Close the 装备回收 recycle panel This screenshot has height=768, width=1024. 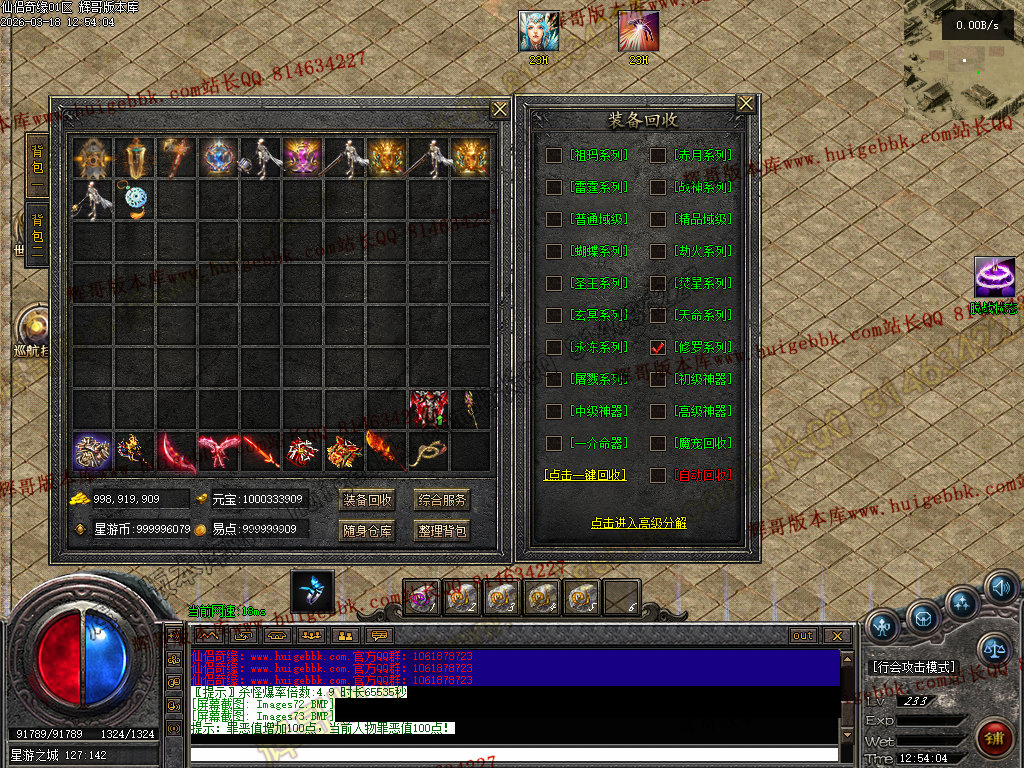[x=746, y=104]
